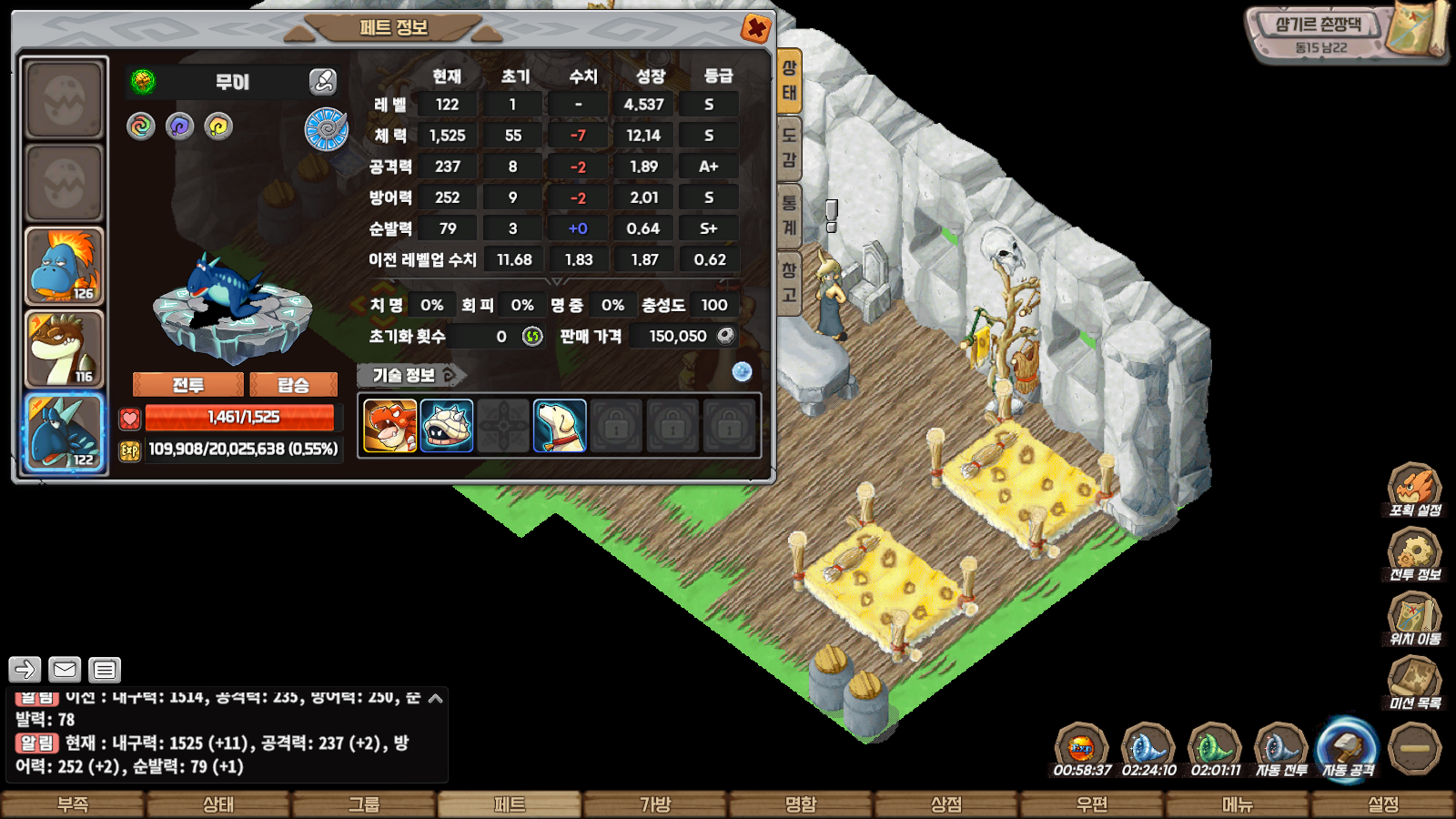Toggle 자동 공격 auto attack
1456x819 pixels.
pos(1347,750)
